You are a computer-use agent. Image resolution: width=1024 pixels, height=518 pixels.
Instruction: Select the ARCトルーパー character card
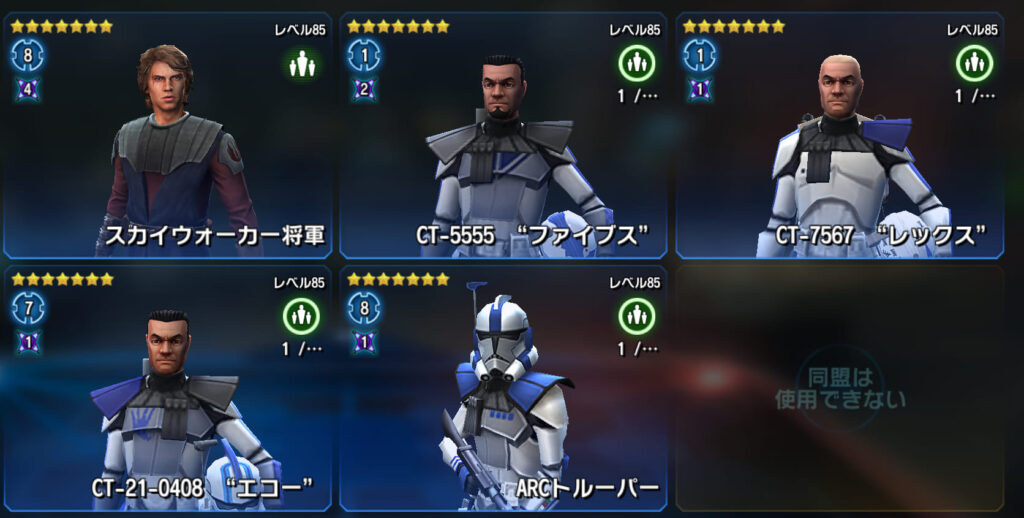click(503, 390)
